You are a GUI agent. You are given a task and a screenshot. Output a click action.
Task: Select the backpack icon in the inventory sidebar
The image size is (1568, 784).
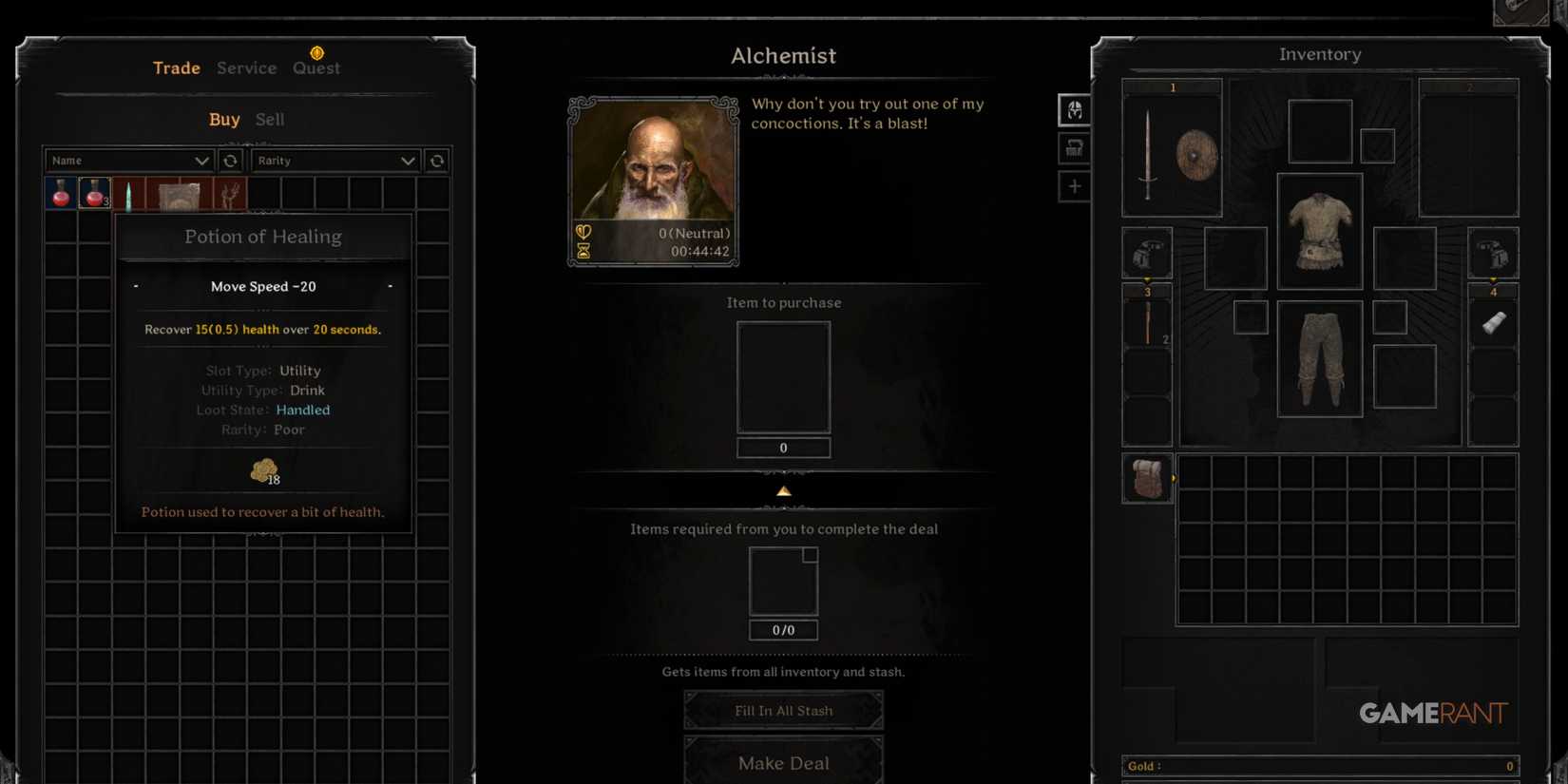tap(1147, 478)
